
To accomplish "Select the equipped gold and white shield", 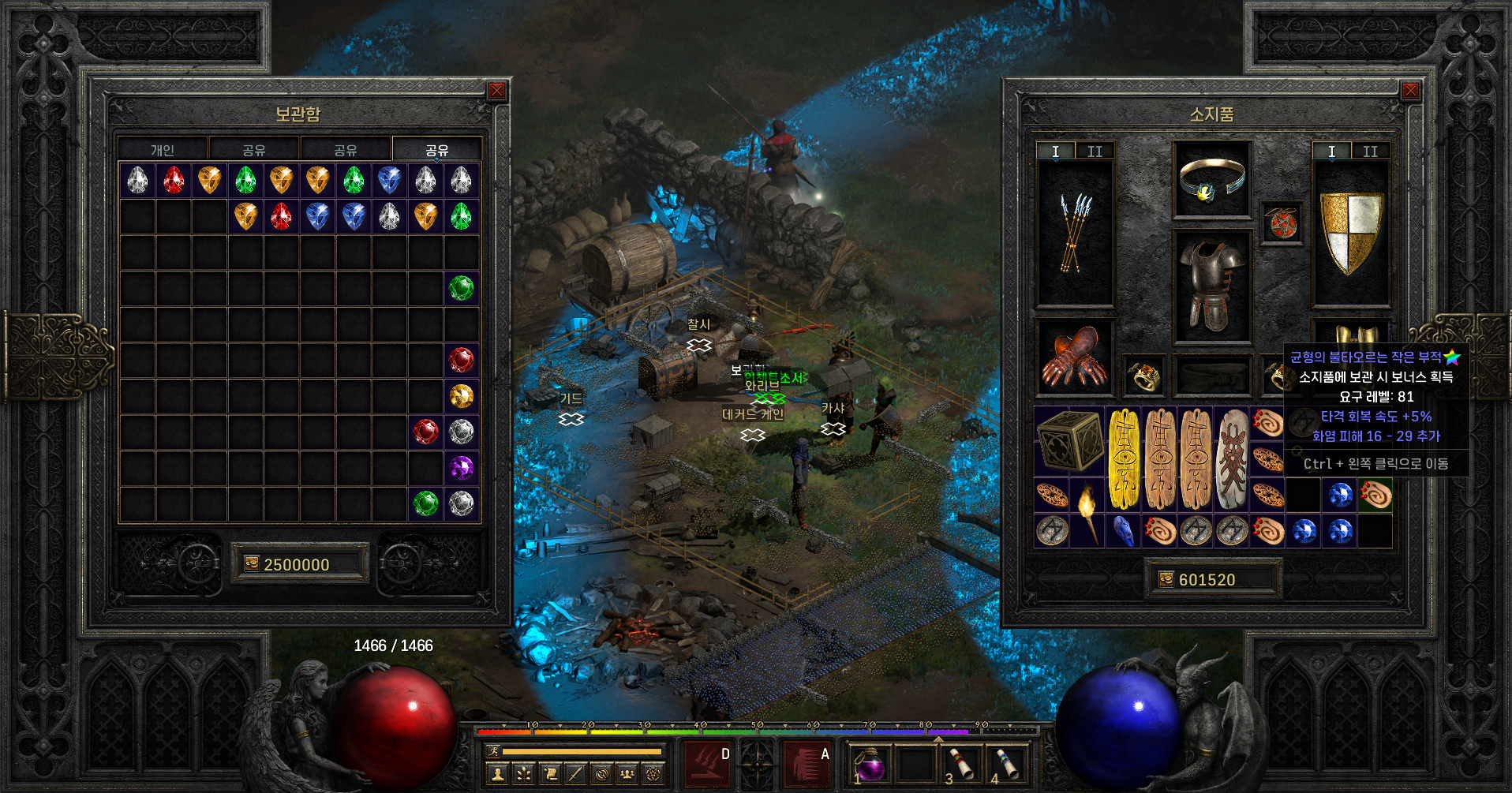I will click(1351, 233).
